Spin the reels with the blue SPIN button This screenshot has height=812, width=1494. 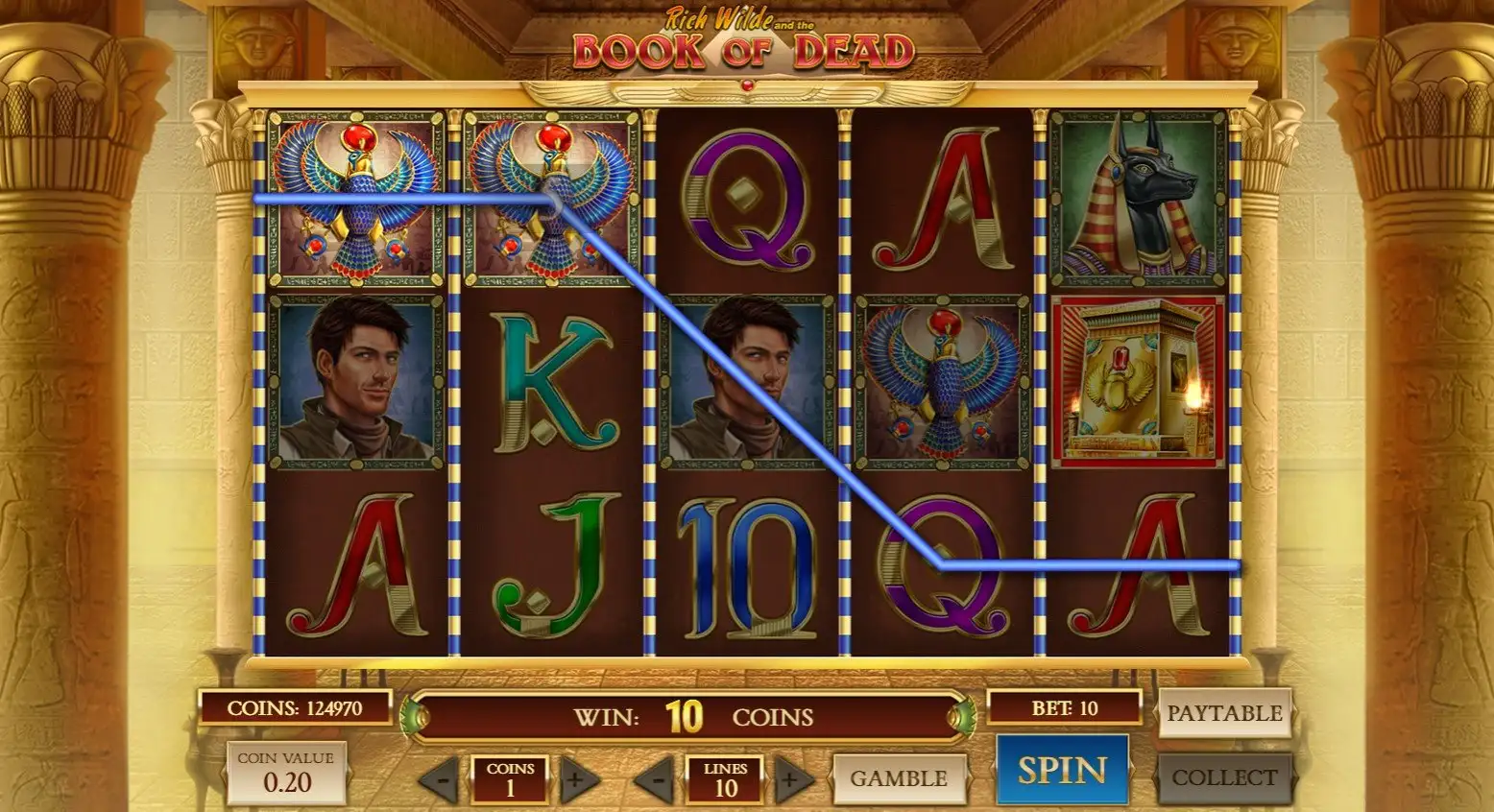(1062, 770)
